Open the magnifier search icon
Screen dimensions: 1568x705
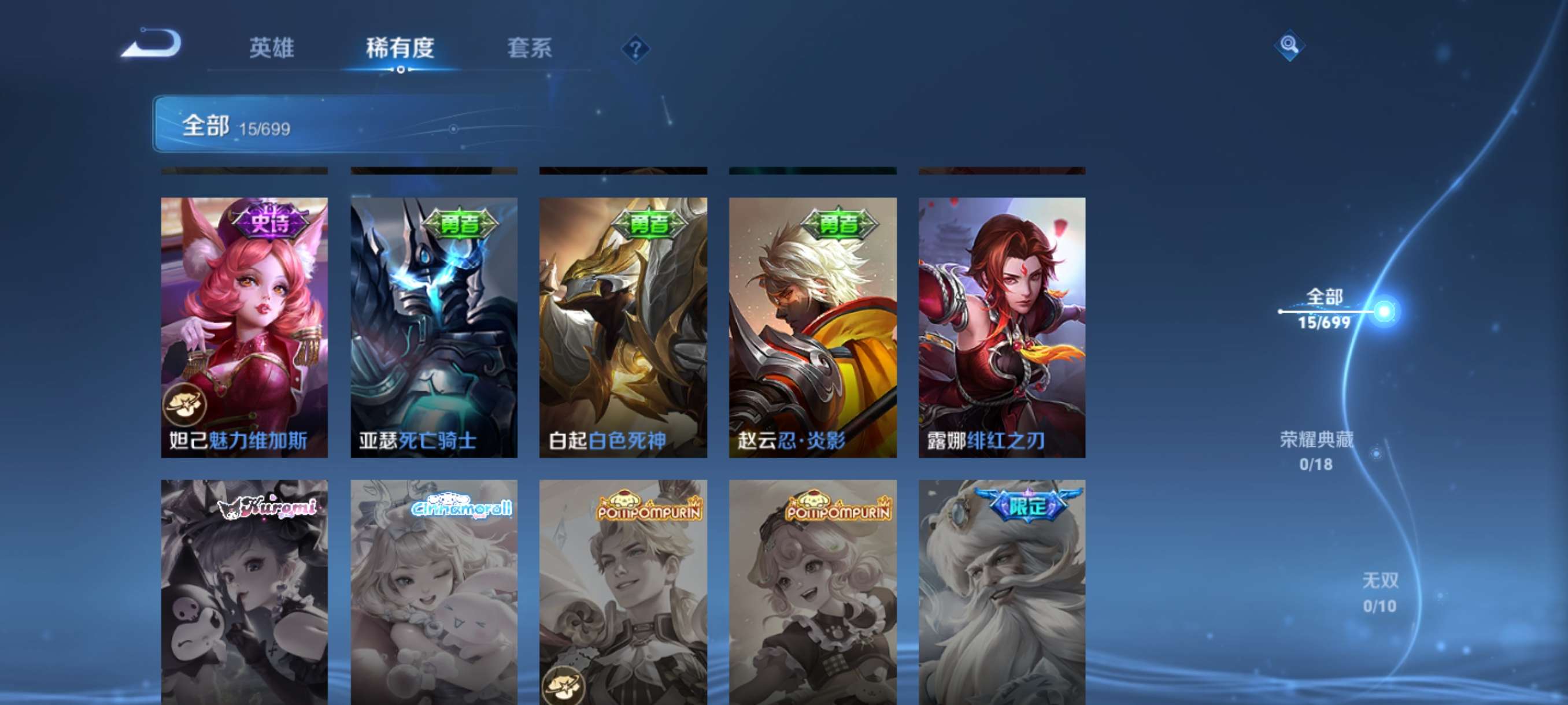click(x=1289, y=45)
